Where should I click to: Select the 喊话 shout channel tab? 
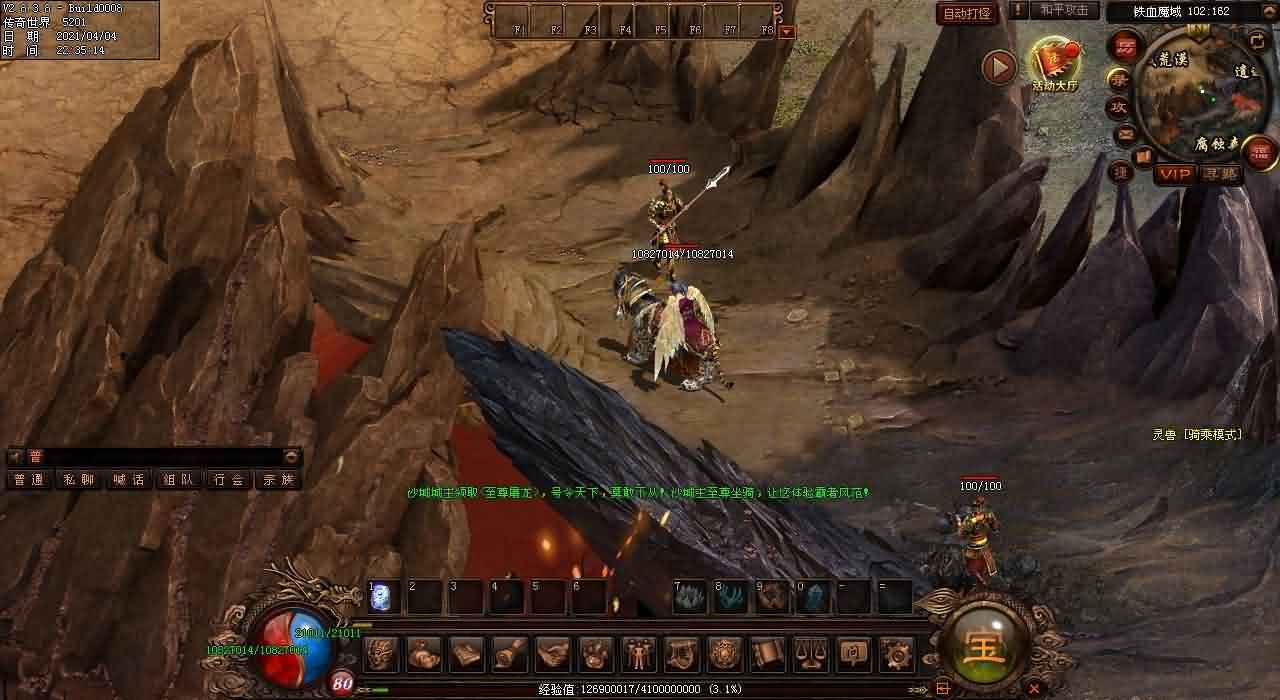click(128, 480)
